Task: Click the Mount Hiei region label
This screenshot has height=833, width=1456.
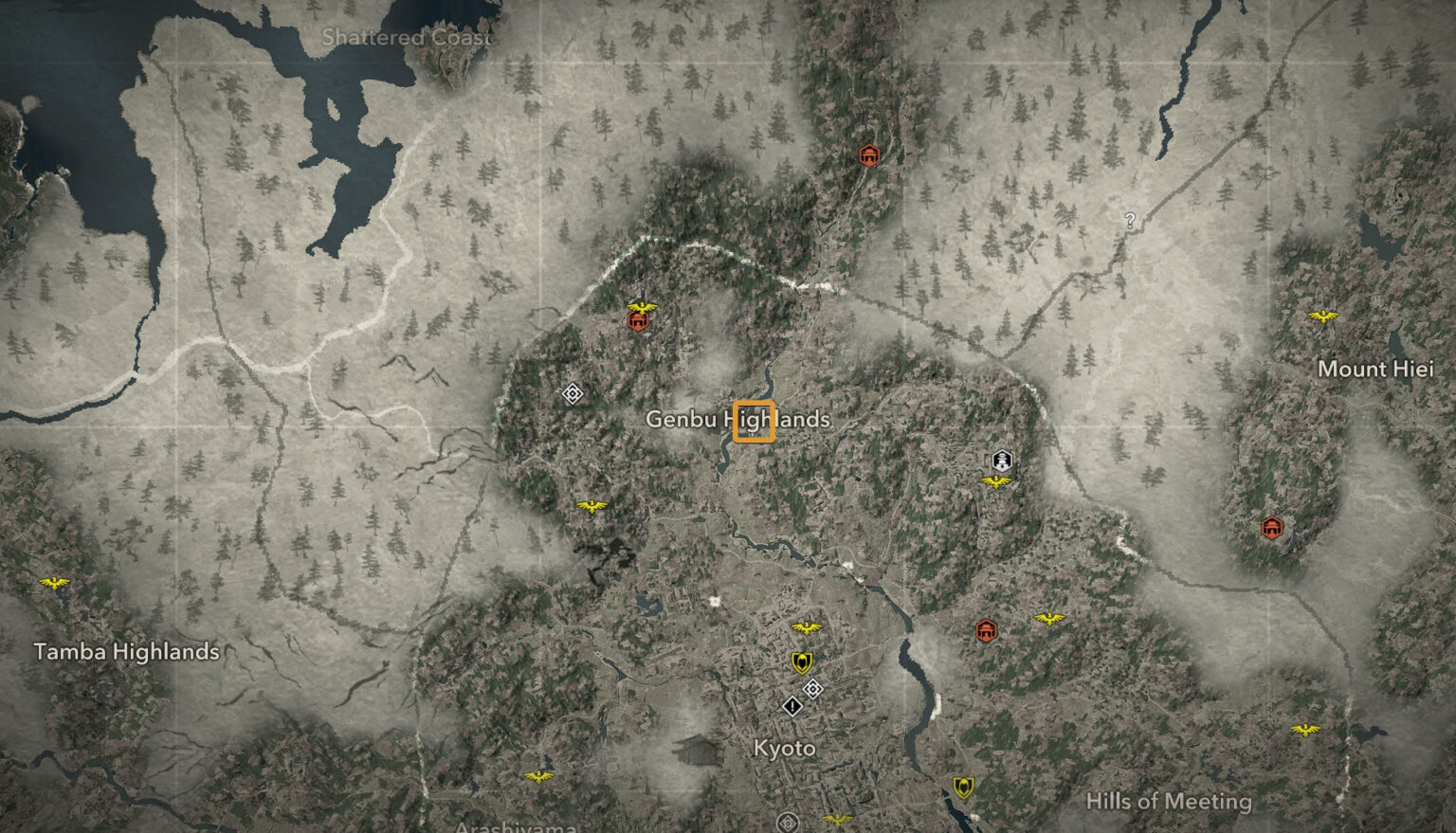Action: 1376,370
